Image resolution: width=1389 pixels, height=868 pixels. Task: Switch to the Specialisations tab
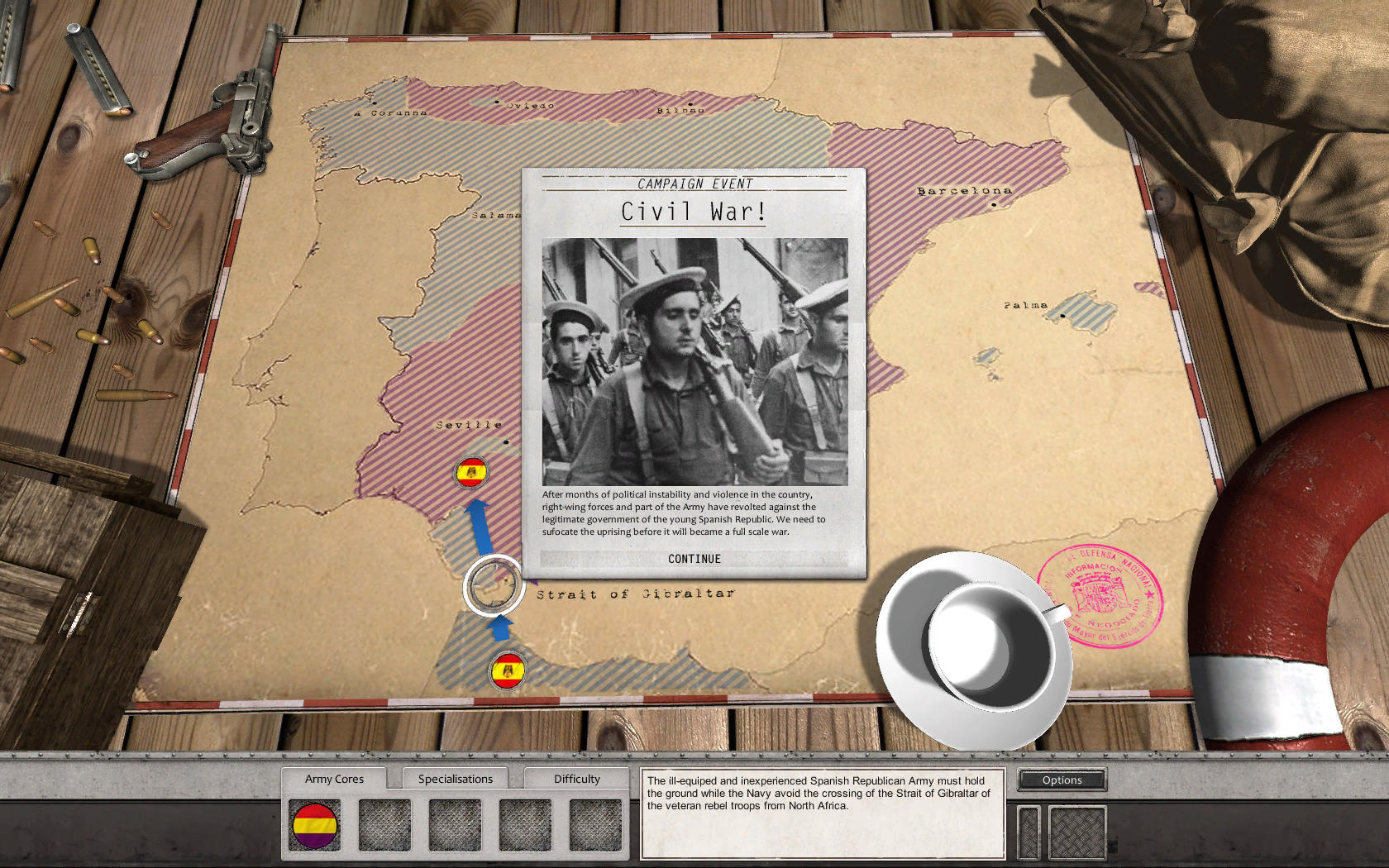click(x=455, y=778)
